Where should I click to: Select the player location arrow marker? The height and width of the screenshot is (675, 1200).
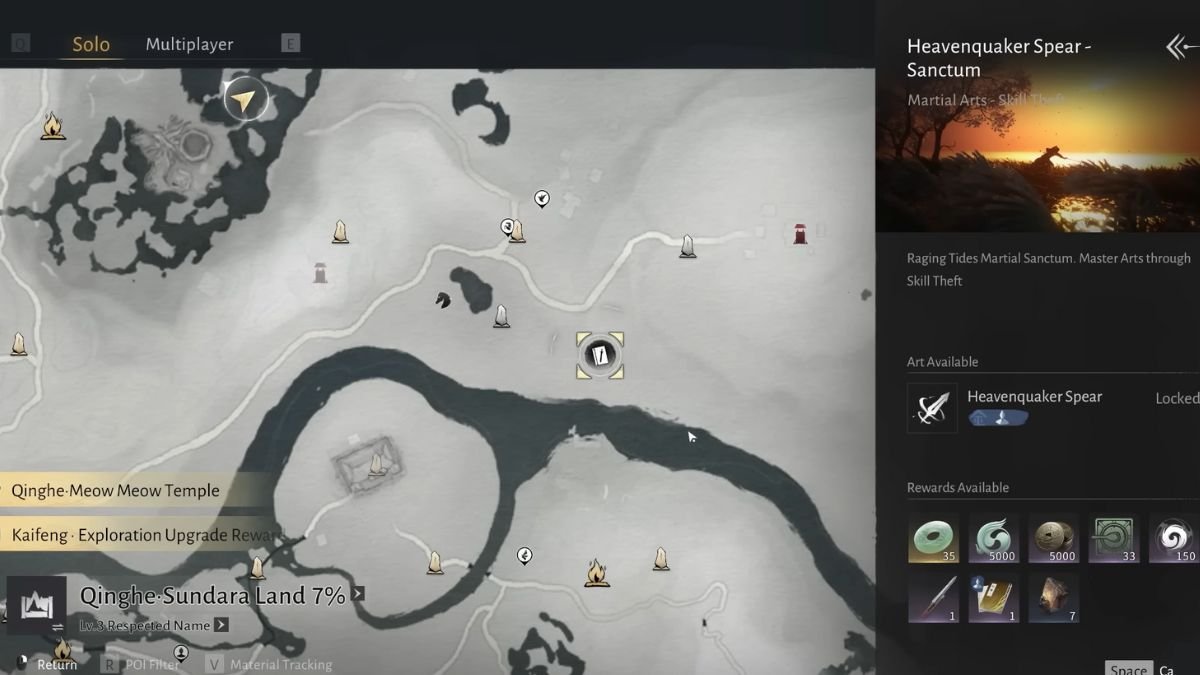[x=244, y=98]
